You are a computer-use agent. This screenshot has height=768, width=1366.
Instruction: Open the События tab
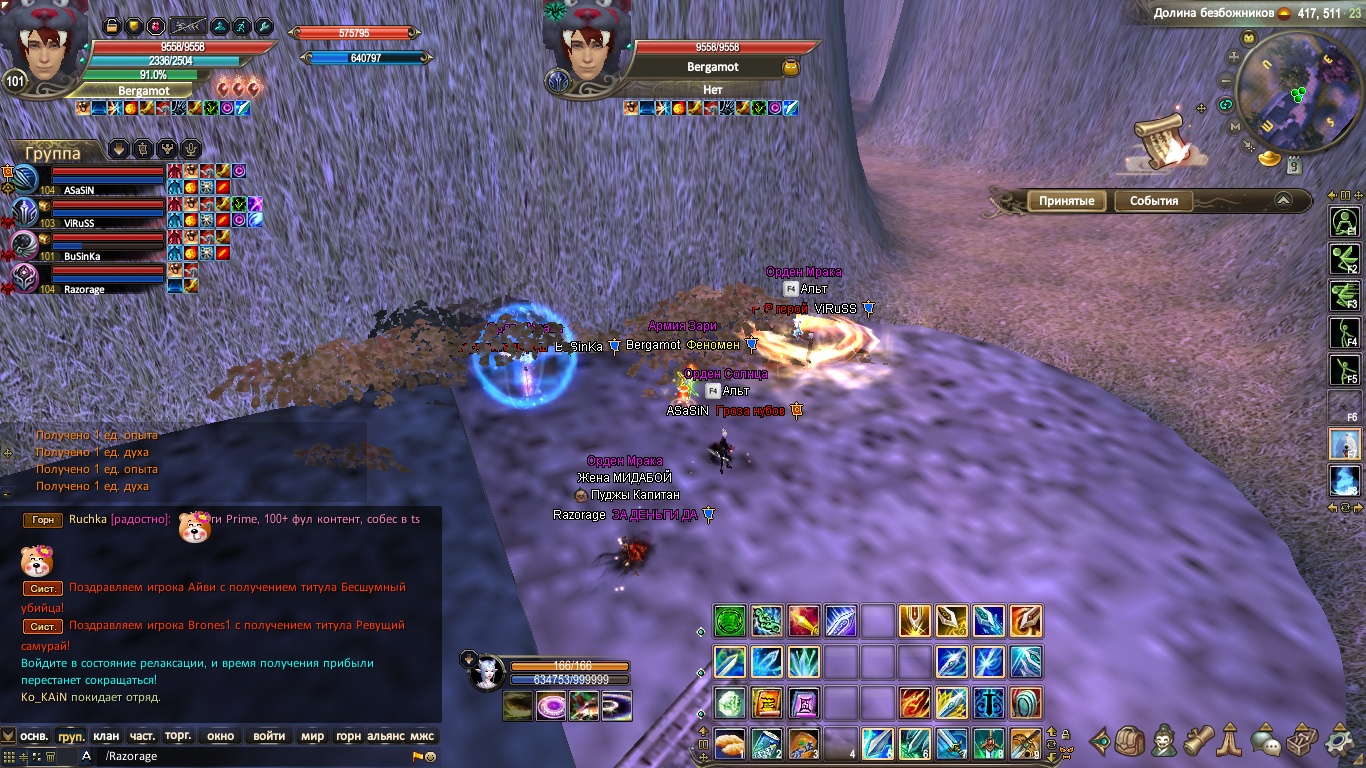coord(1153,201)
